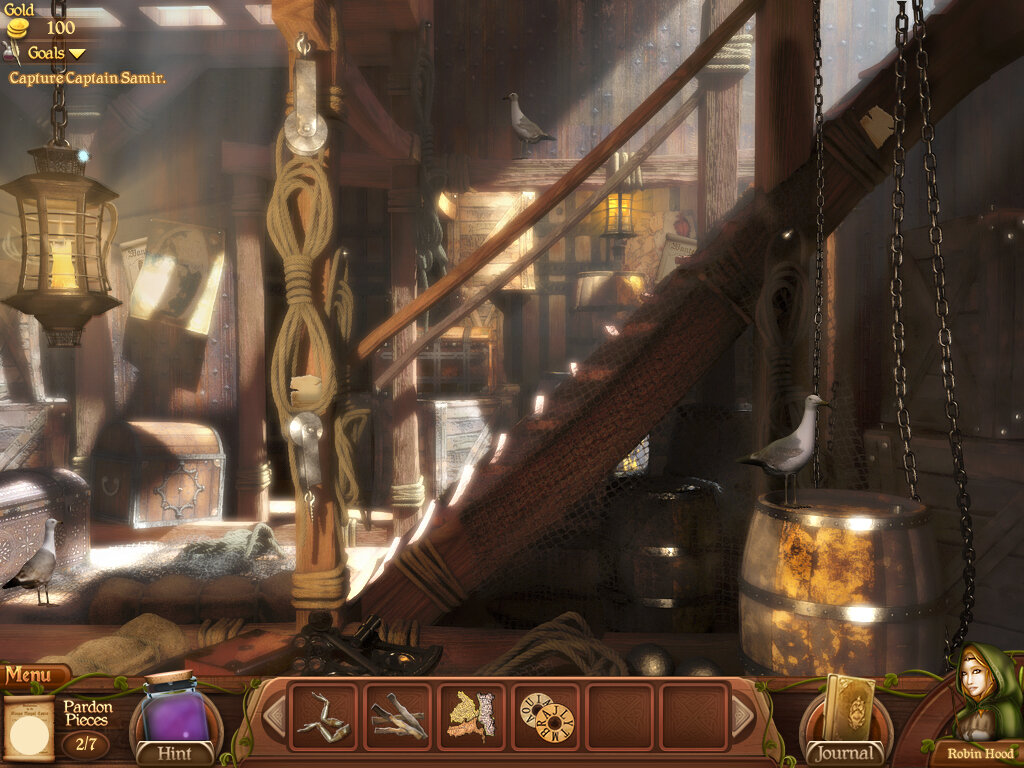Select the metal hook item in inventory
The image size is (1024, 768).
(323, 716)
